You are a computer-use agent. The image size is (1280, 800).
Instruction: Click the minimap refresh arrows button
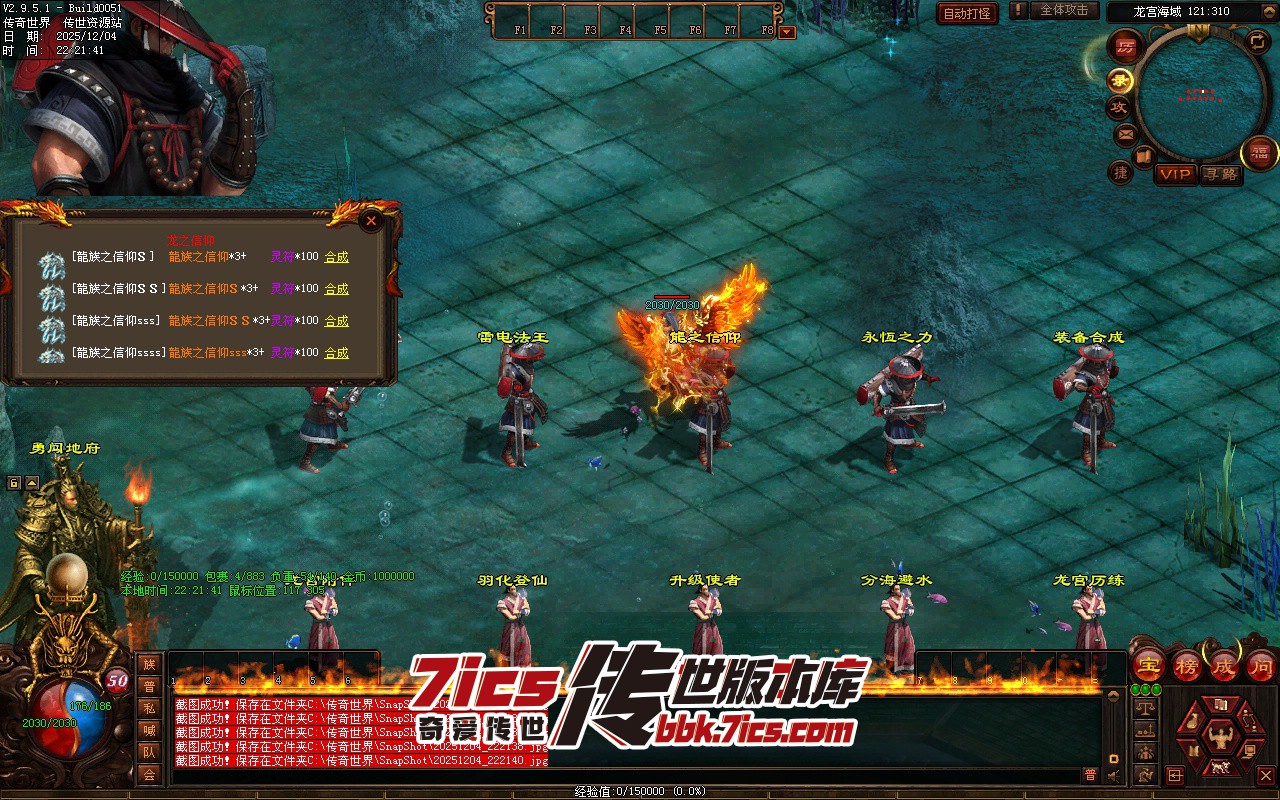[x=1258, y=41]
